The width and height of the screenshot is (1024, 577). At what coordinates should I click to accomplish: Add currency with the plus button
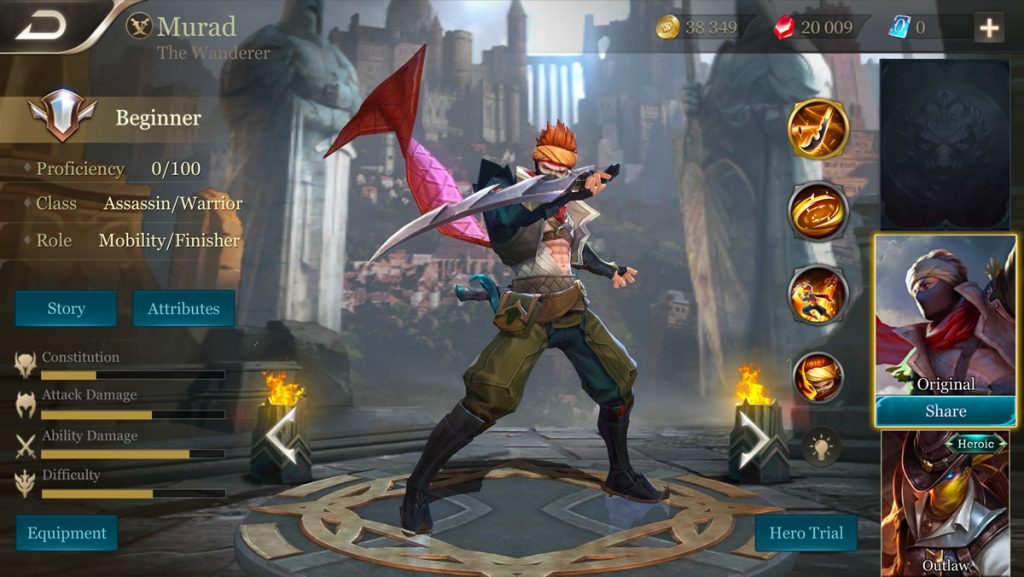(x=989, y=27)
